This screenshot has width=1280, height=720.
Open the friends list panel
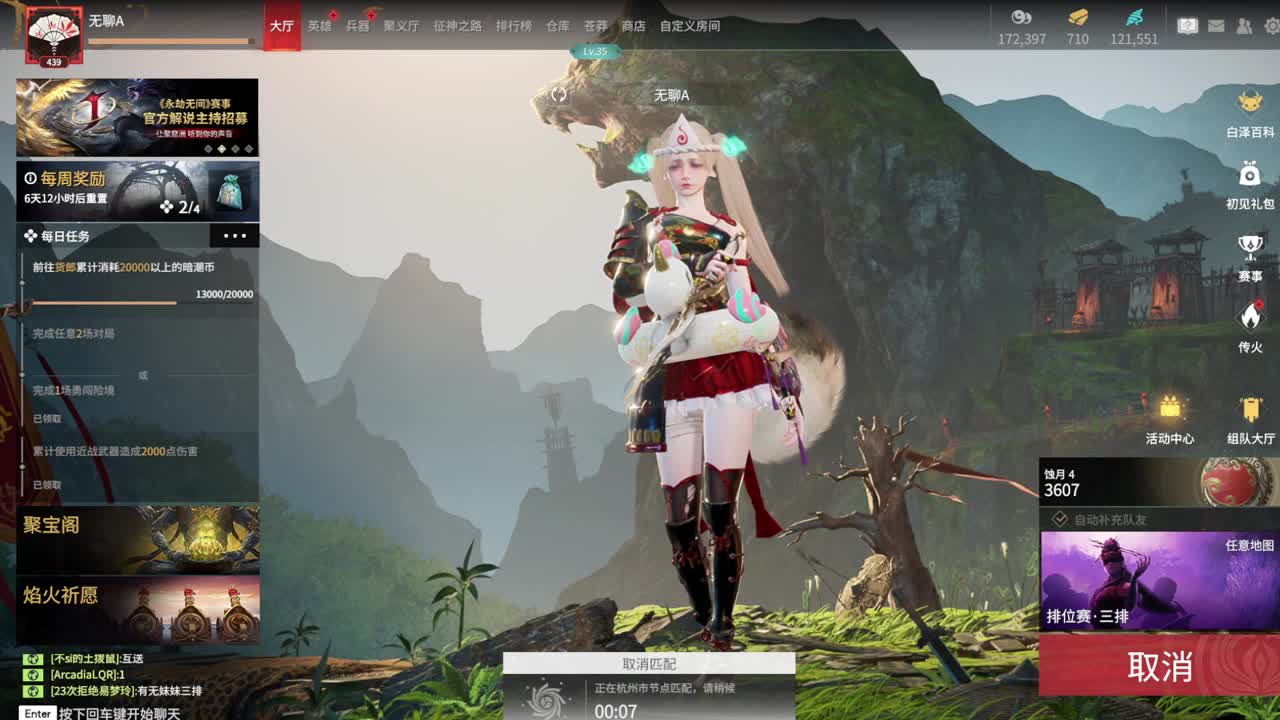(1245, 25)
